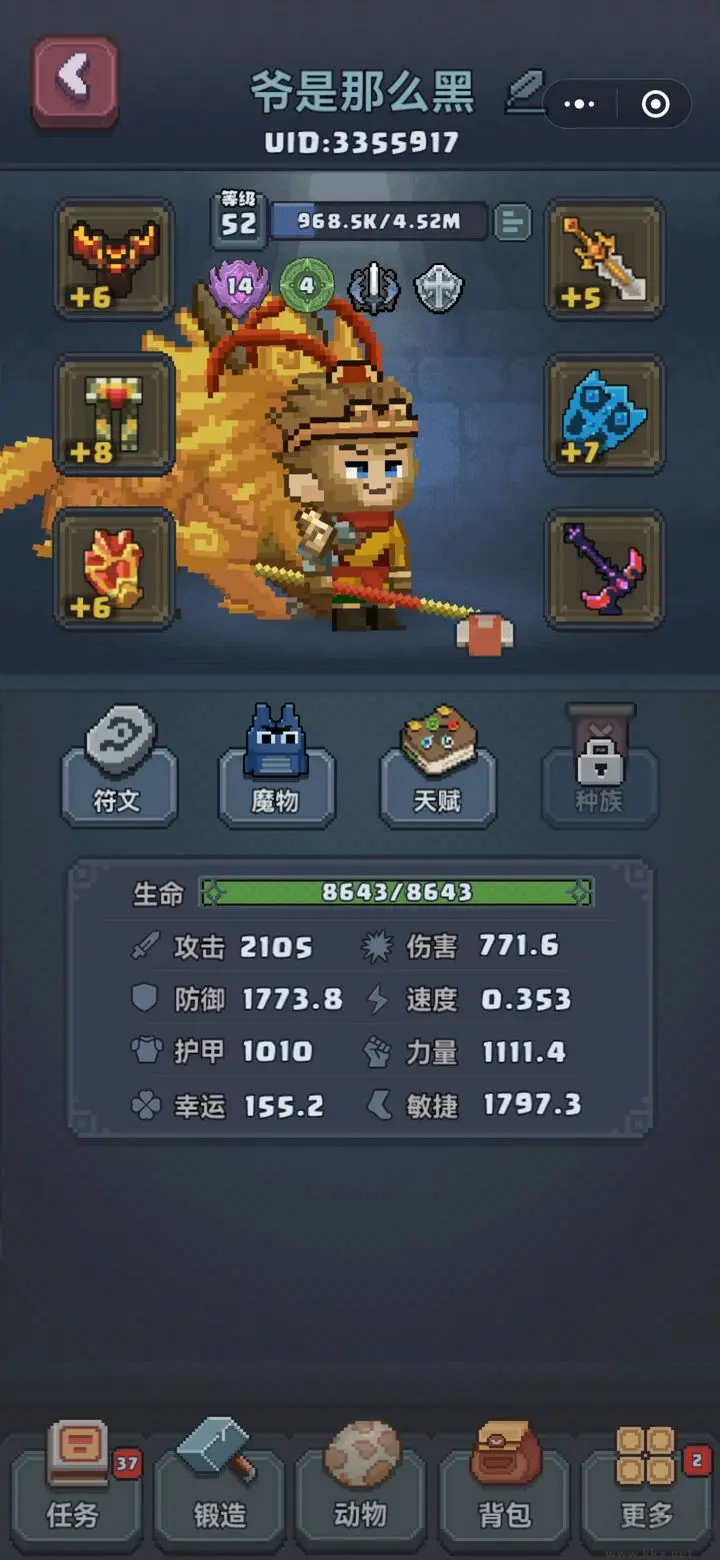Select the +7 blue shield slot
The width and height of the screenshot is (720, 1560).
(x=605, y=415)
